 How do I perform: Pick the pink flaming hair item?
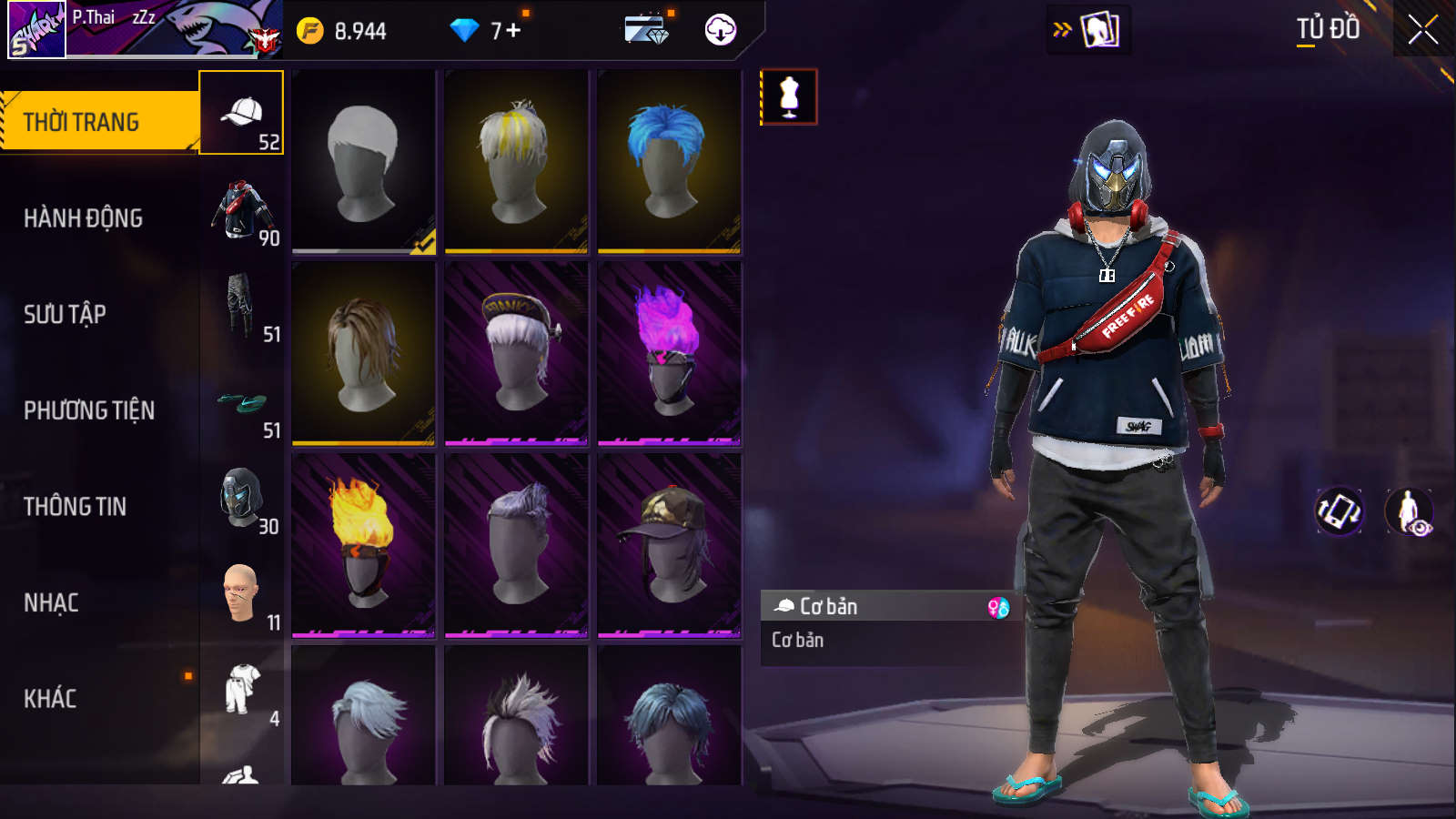669,353
